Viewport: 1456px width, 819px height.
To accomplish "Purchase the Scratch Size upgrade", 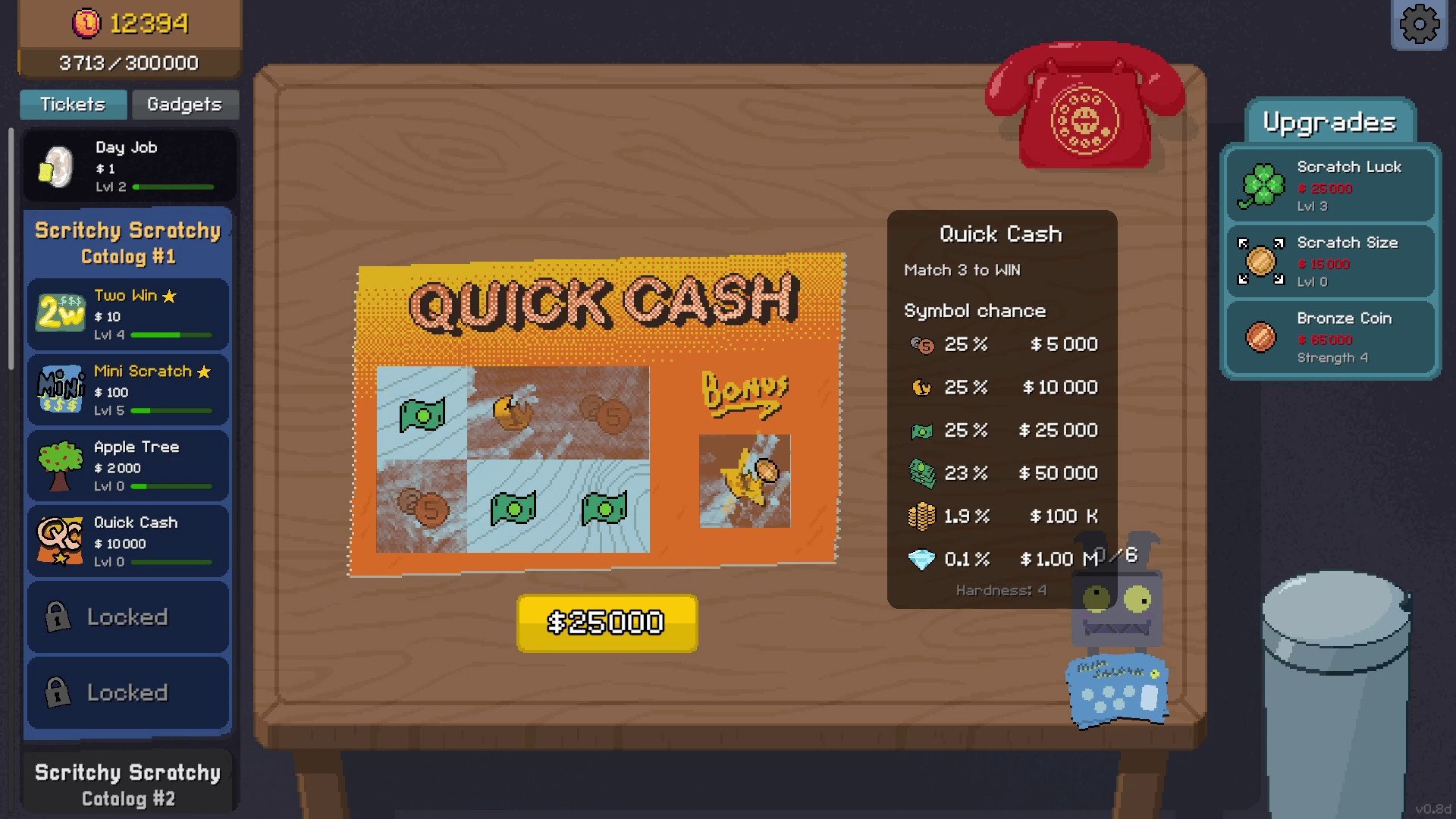I will click(1331, 262).
